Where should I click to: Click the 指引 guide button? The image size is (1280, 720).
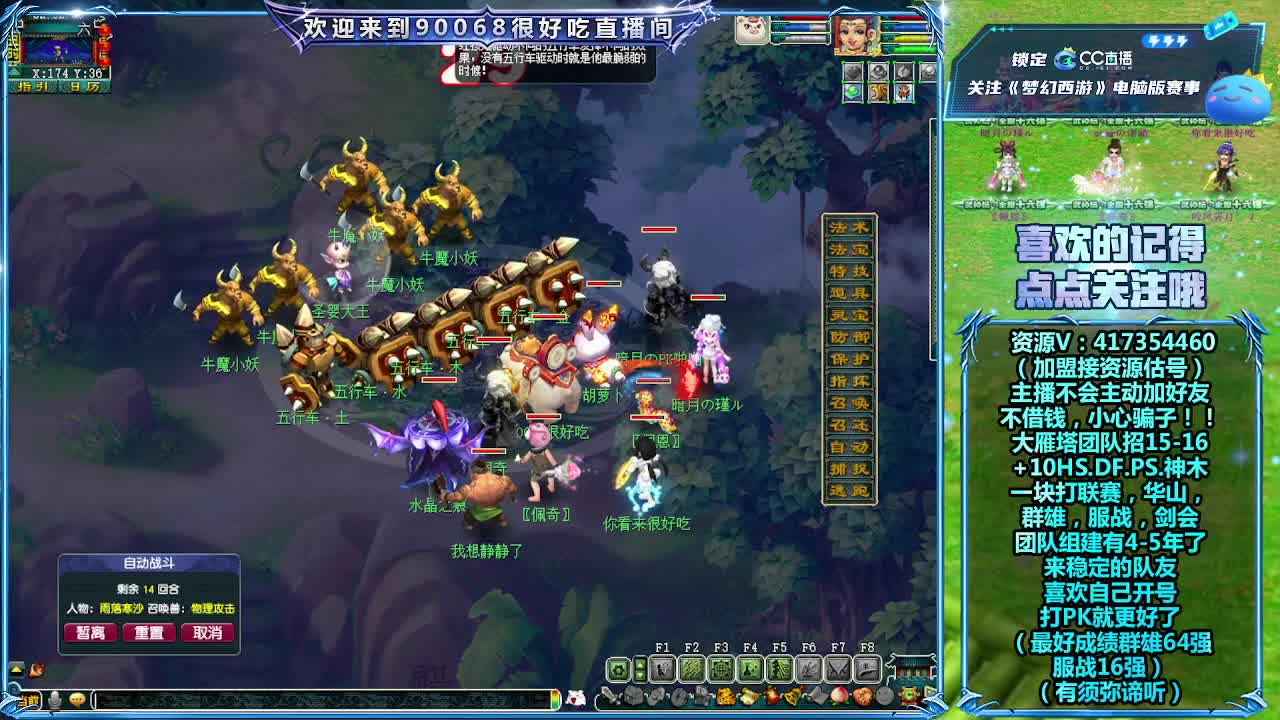[33, 87]
